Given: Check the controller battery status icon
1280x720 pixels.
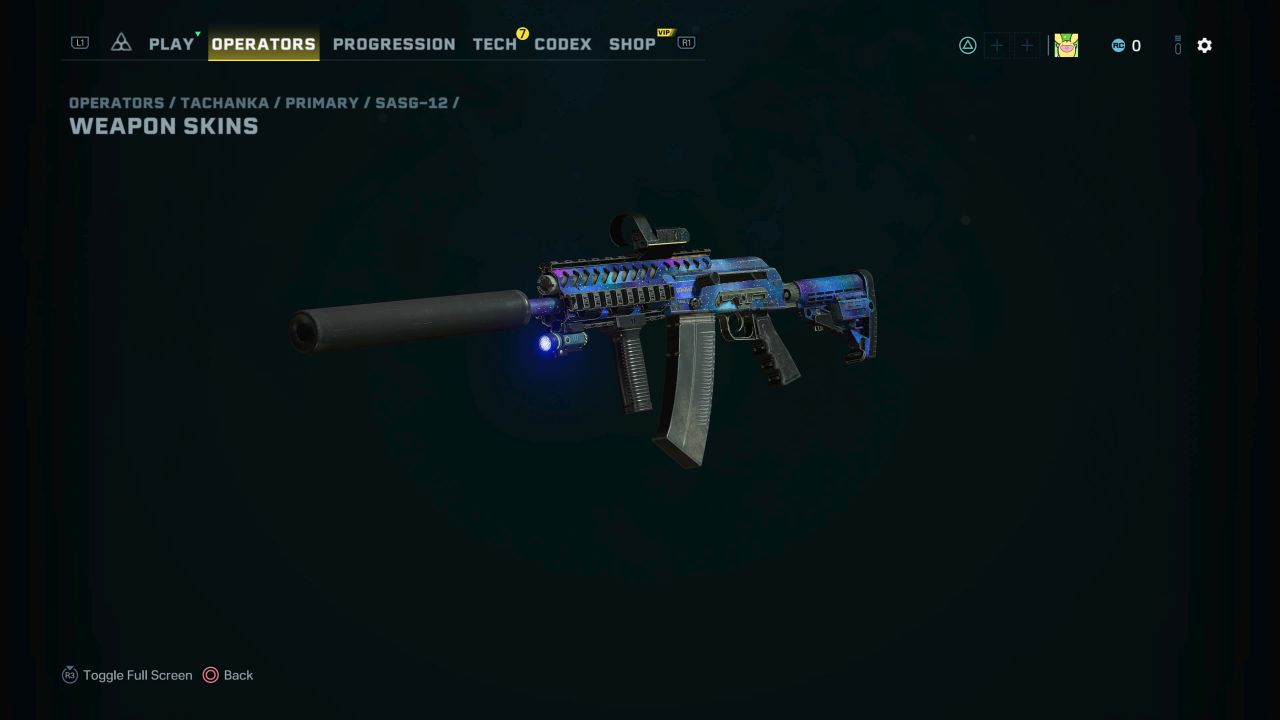Looking at the screenshot, I should coord(1177,45).
